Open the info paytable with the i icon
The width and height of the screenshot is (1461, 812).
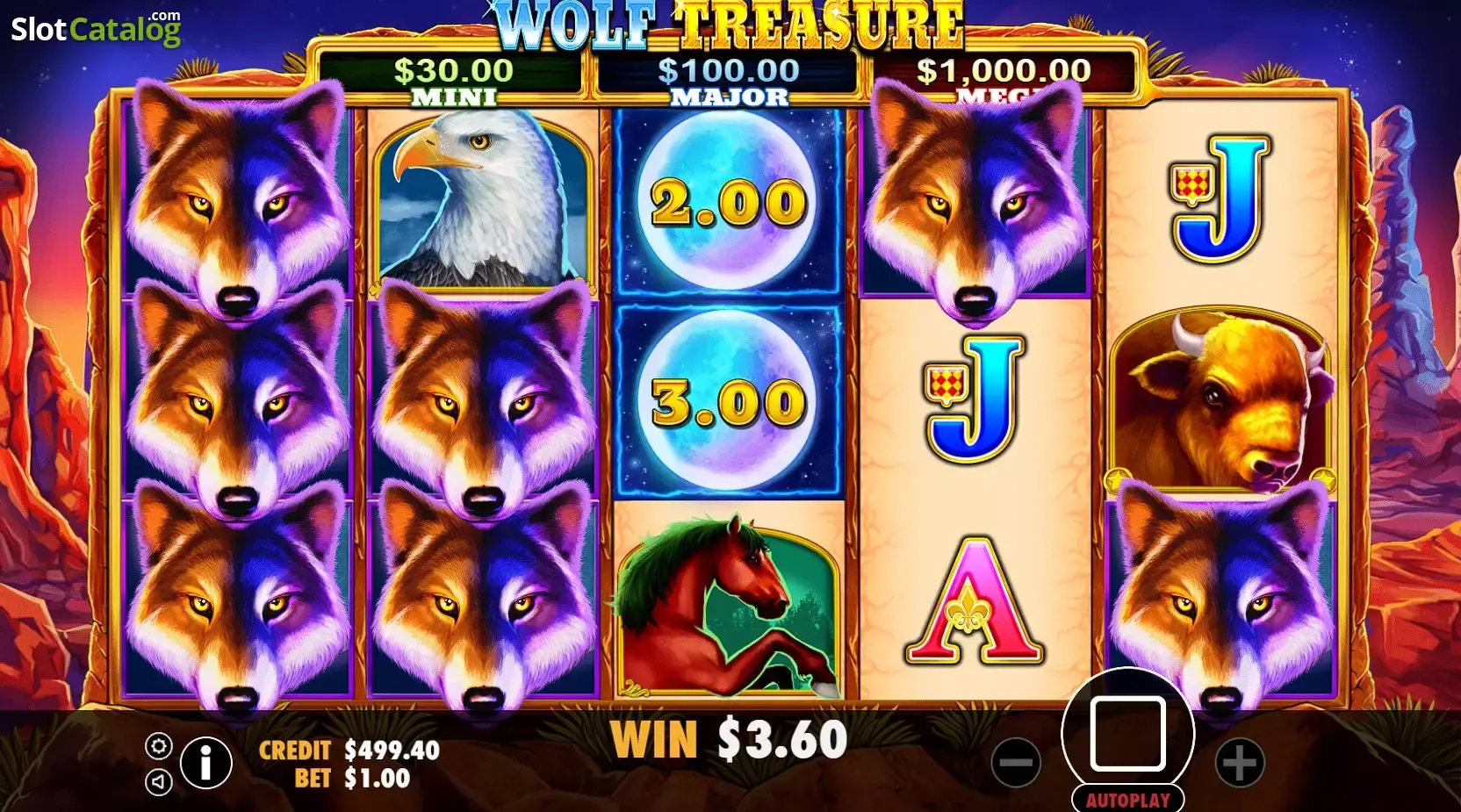pos(205,762)
